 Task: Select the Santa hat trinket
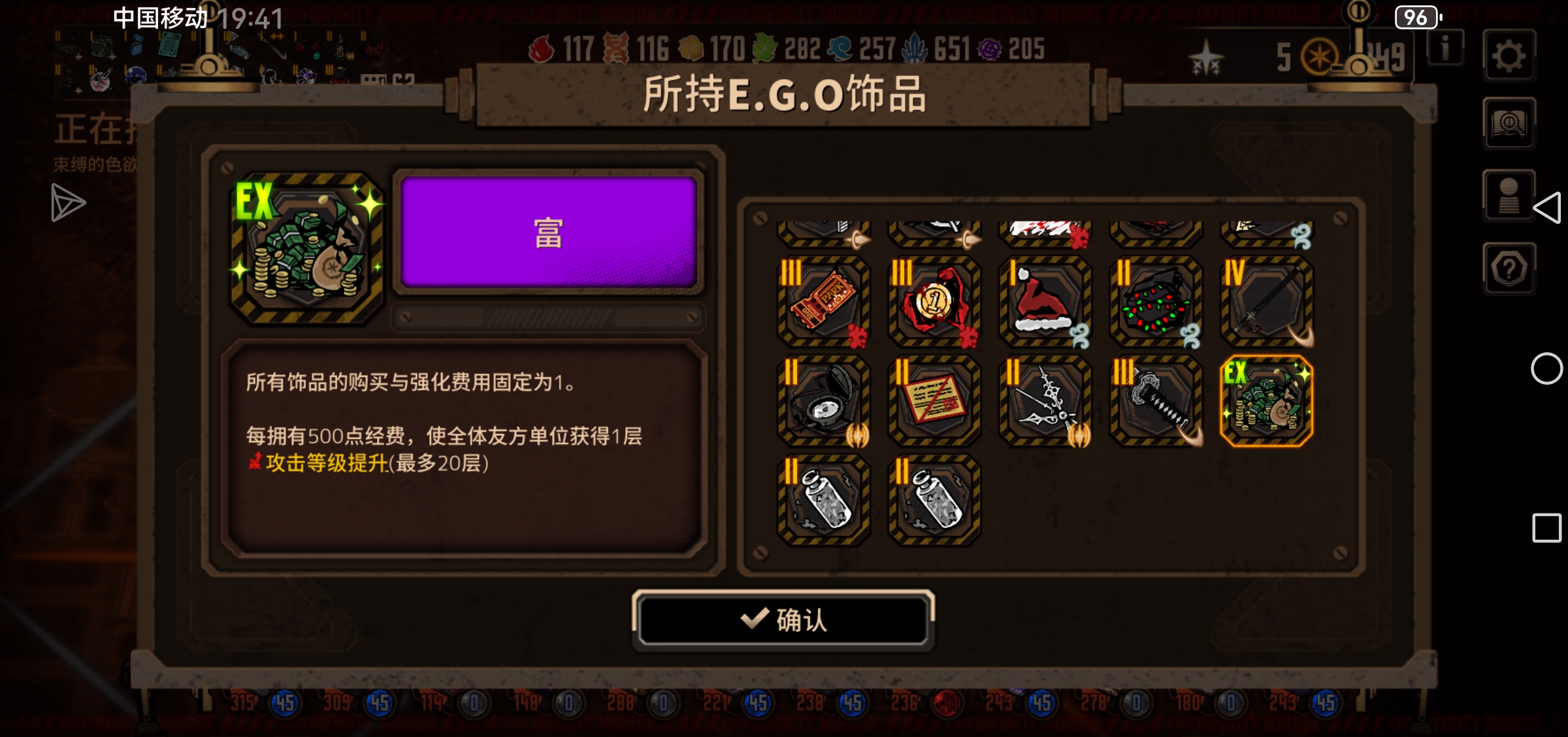[1045, 302]
